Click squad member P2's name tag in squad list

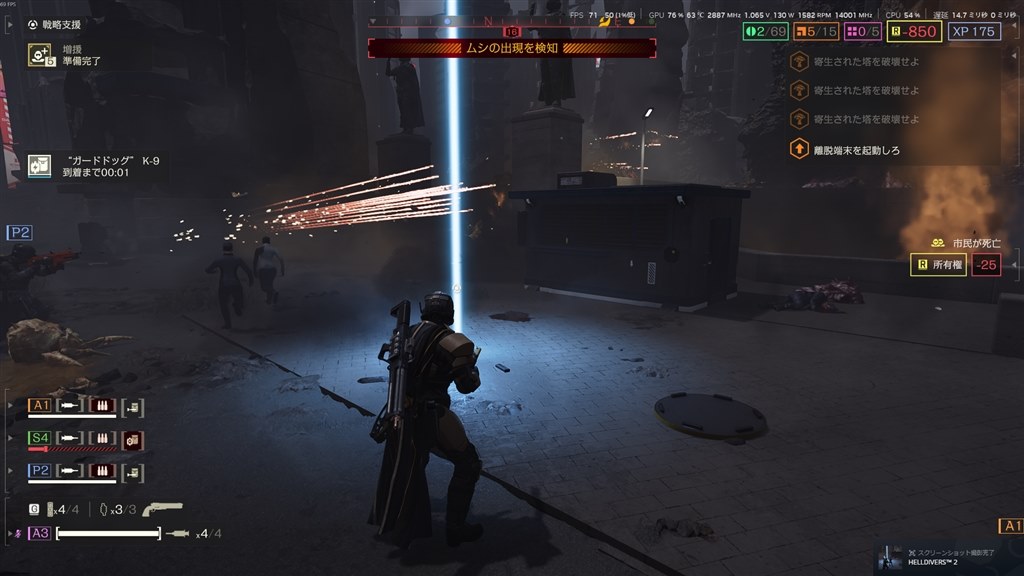click(40, 470)
